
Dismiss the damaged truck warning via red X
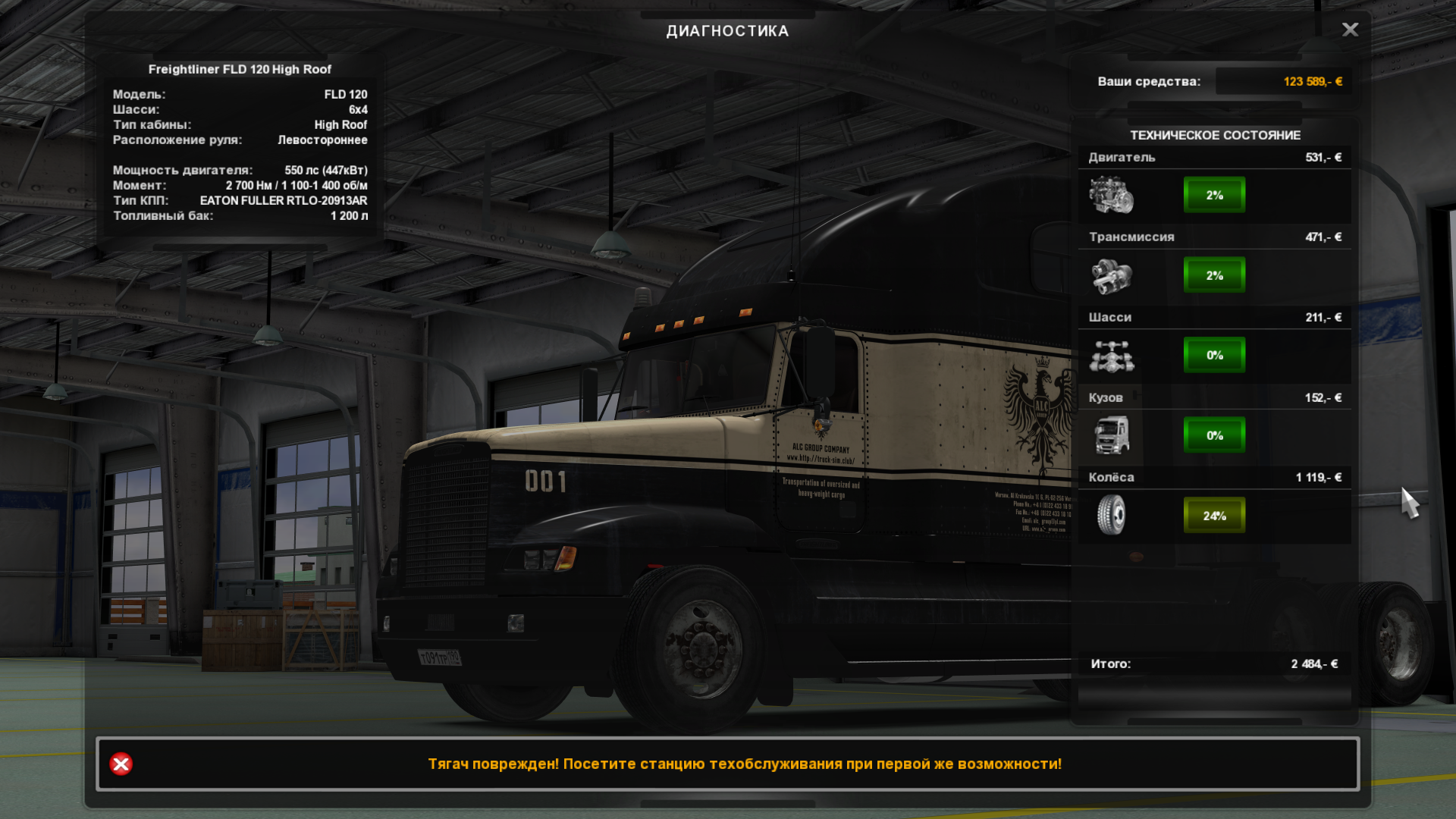coord(121,764)
